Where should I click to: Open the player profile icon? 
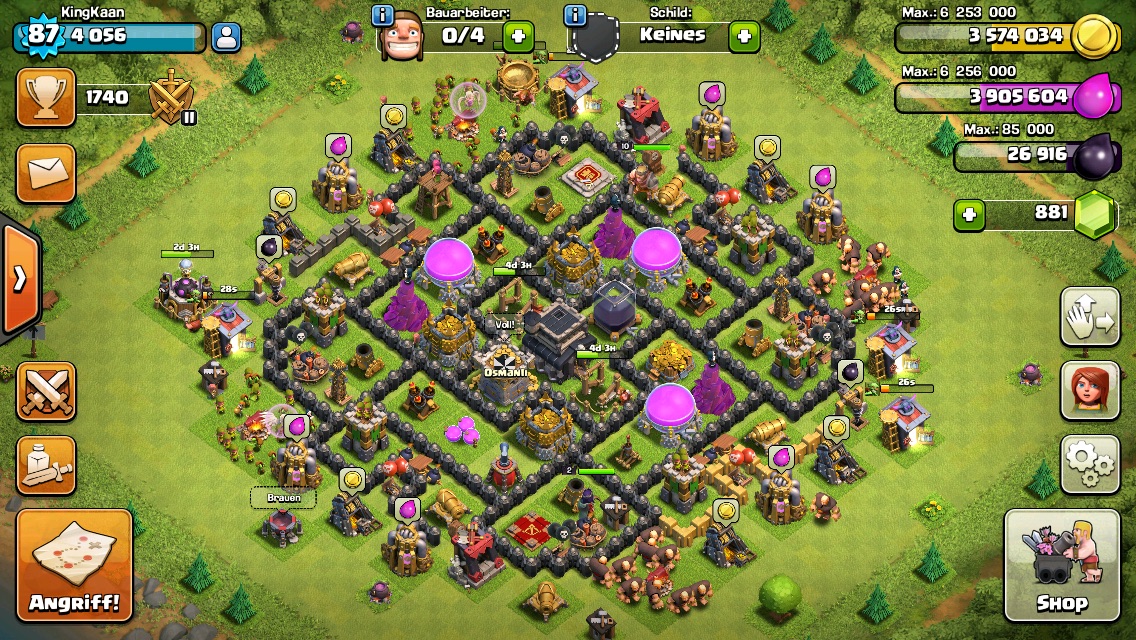[x=227, y=38]
